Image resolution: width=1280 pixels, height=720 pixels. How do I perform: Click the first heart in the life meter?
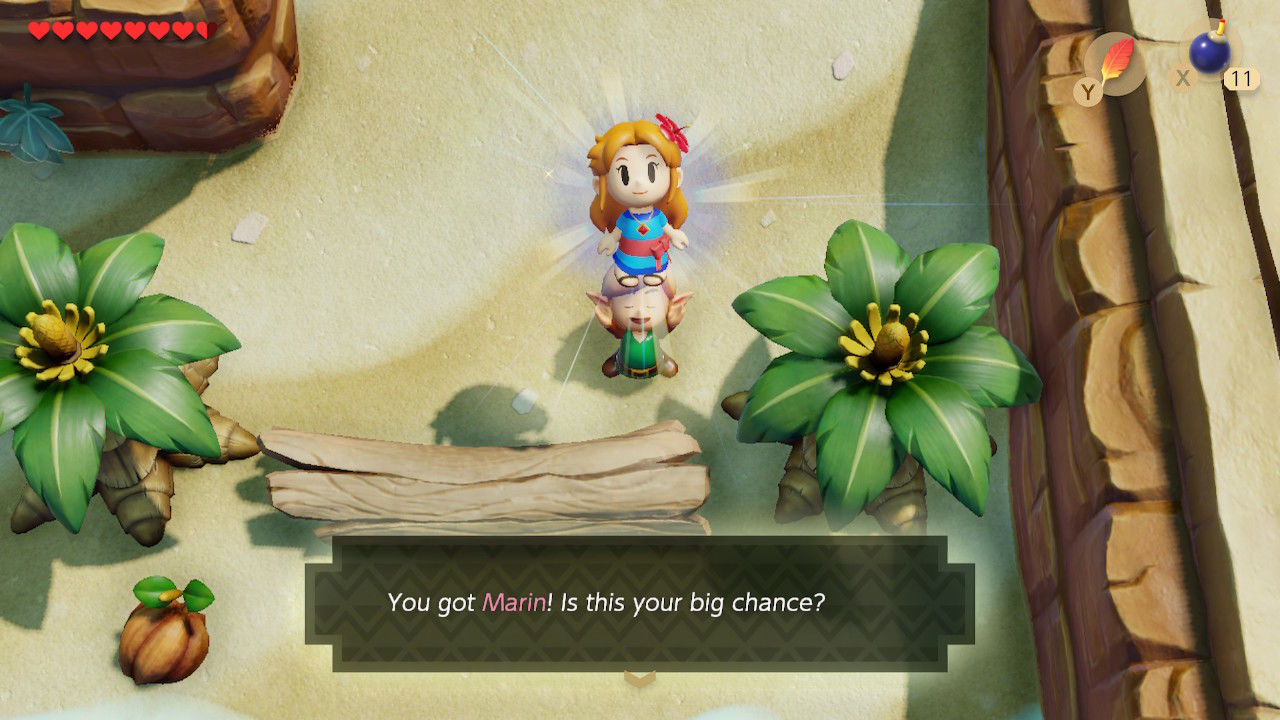(x=38, y=31)
